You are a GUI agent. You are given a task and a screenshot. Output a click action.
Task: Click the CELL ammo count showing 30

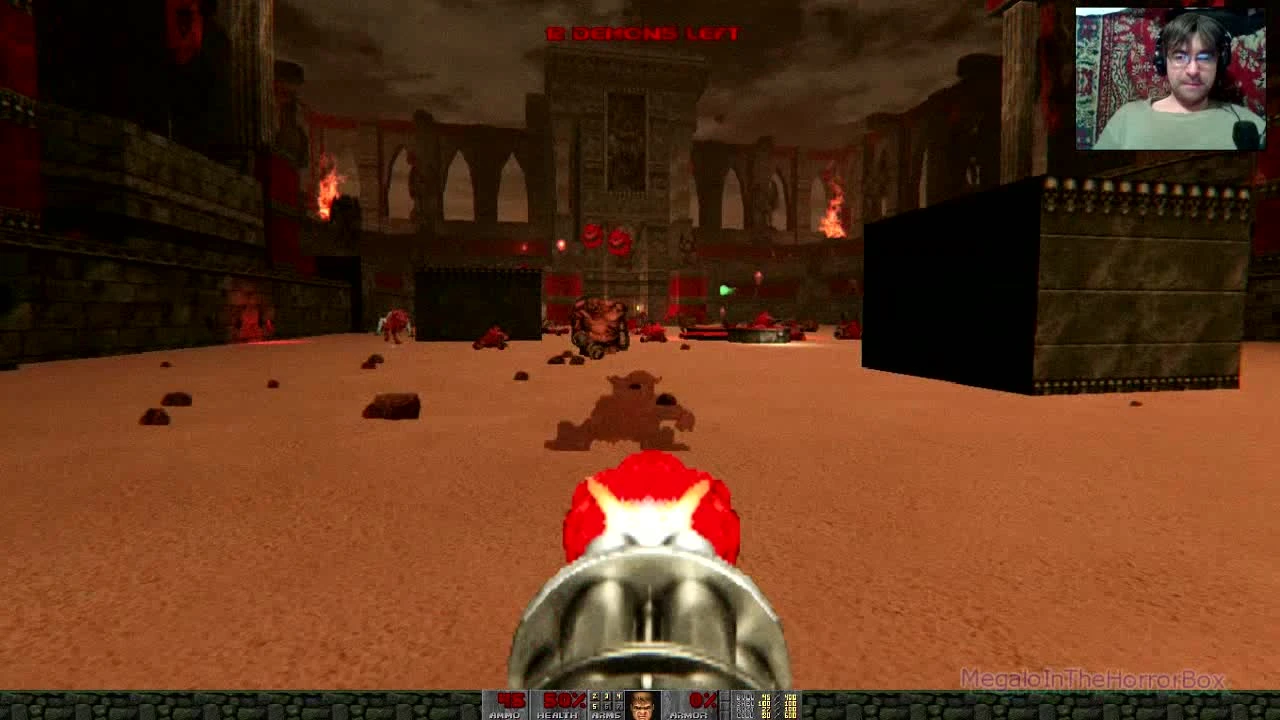pos(767,715)
